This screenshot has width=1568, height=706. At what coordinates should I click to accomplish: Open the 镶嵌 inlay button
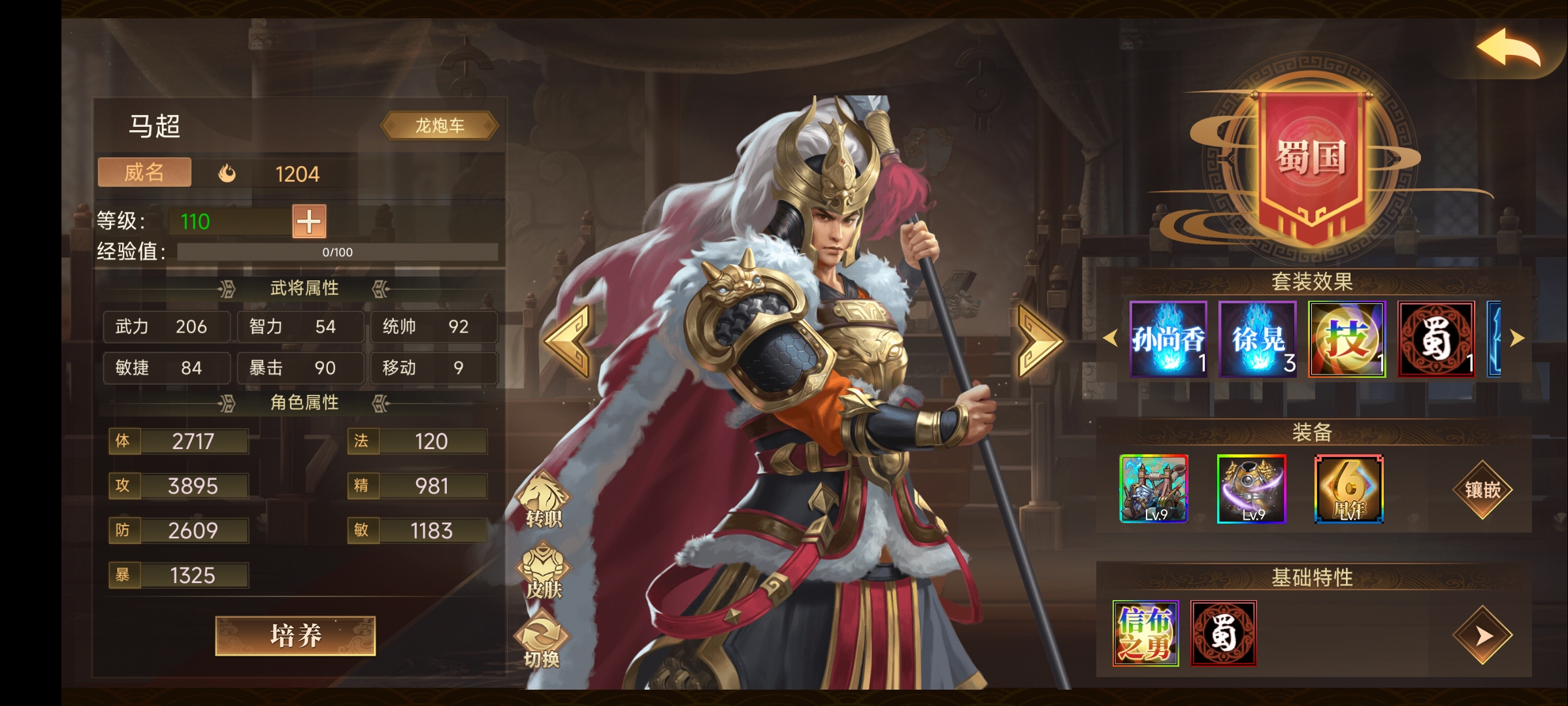1482,490
